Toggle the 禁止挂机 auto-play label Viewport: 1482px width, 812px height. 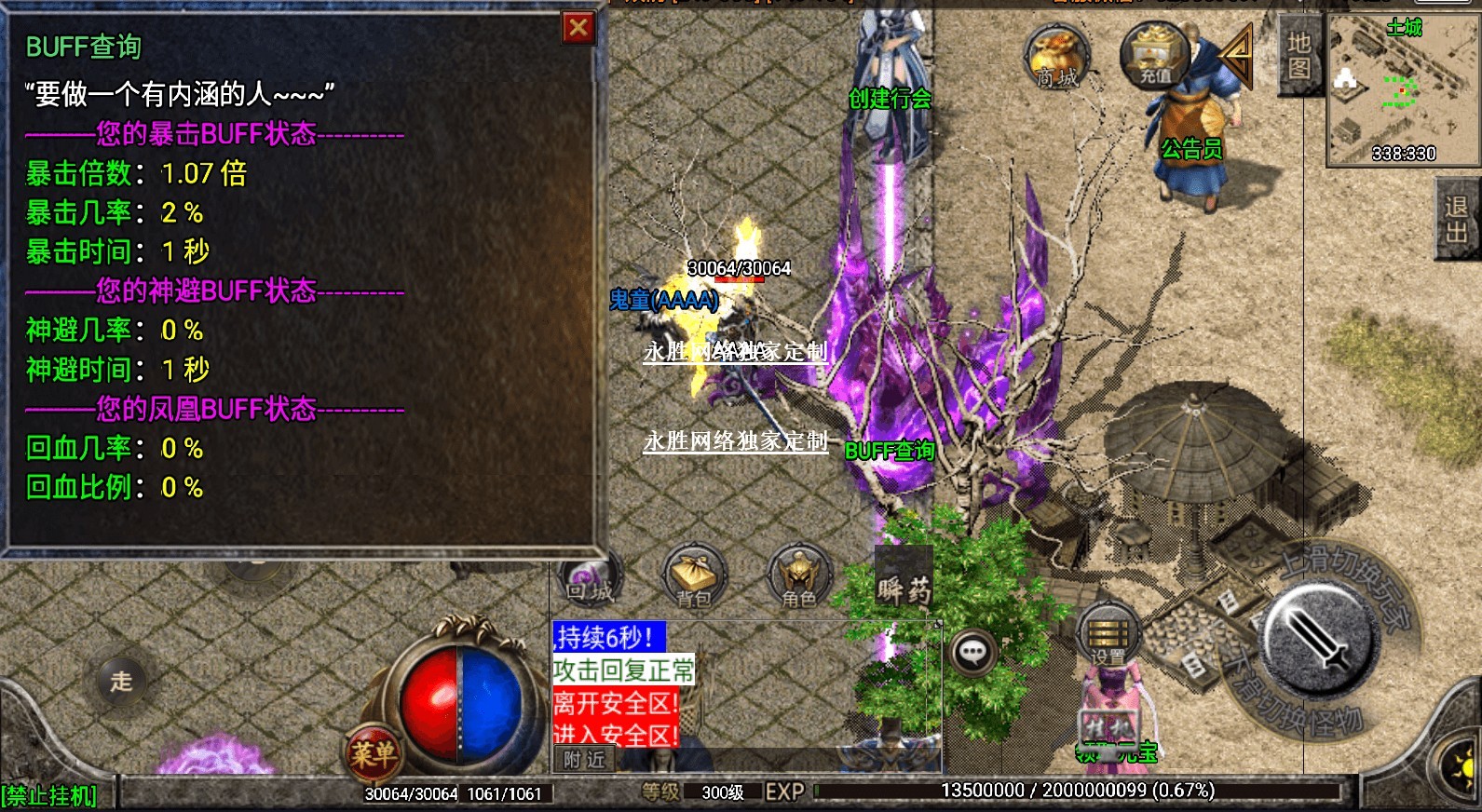(x=48, y=796)
